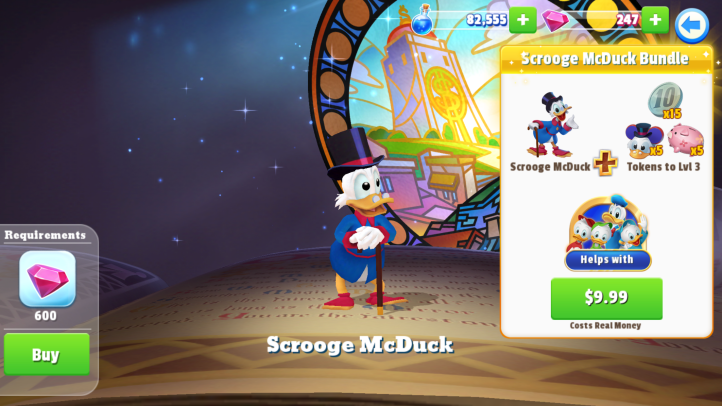Image resolution: width=722 pixels, height=406 pixels.
Task: Tap the Scrooge ears hat token
Action: (642, 140)
